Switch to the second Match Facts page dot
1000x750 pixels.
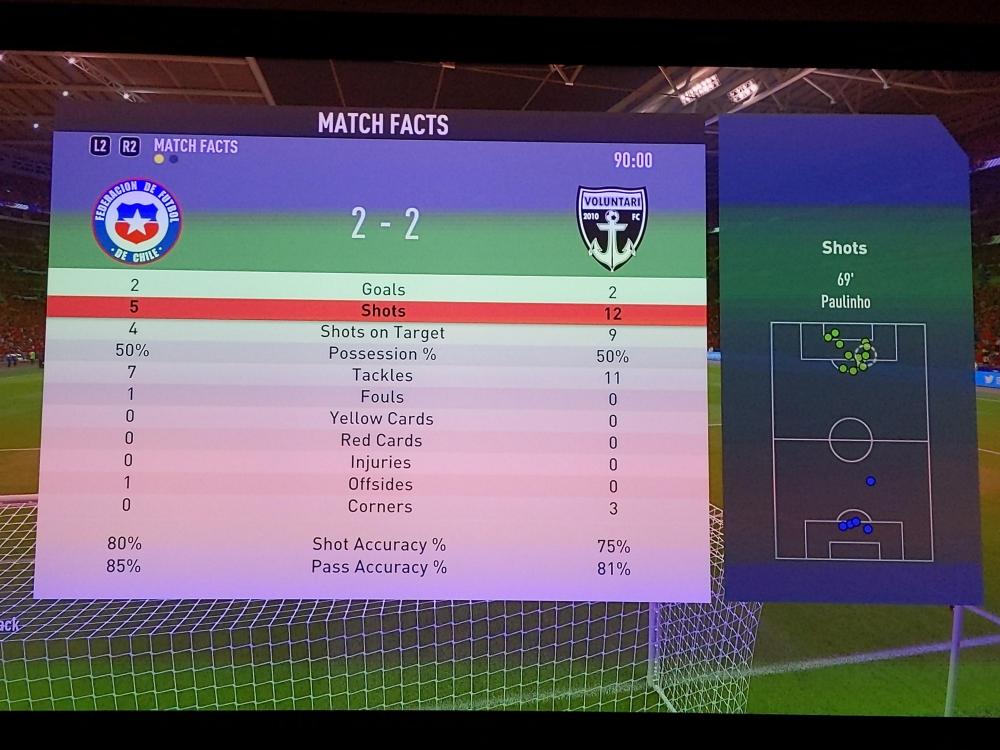(174, 159)
